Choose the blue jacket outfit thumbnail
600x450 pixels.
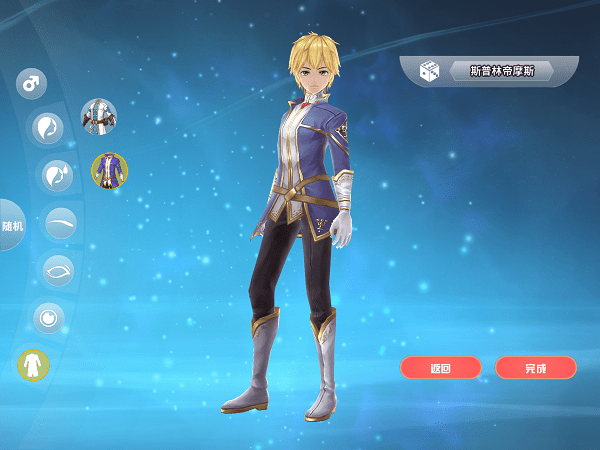109,171
